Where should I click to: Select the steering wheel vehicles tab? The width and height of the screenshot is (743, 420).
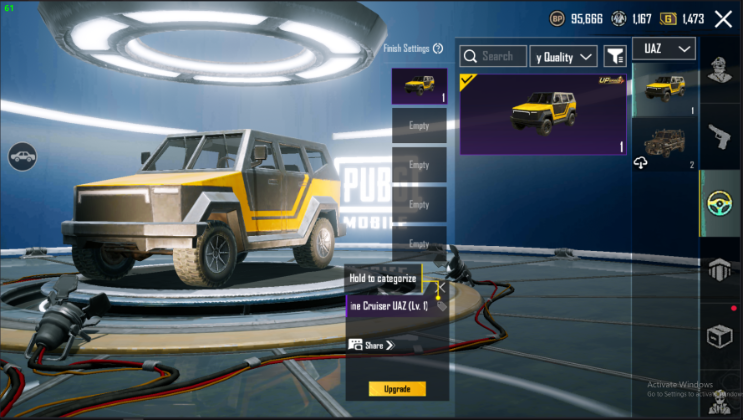point(720,203)
